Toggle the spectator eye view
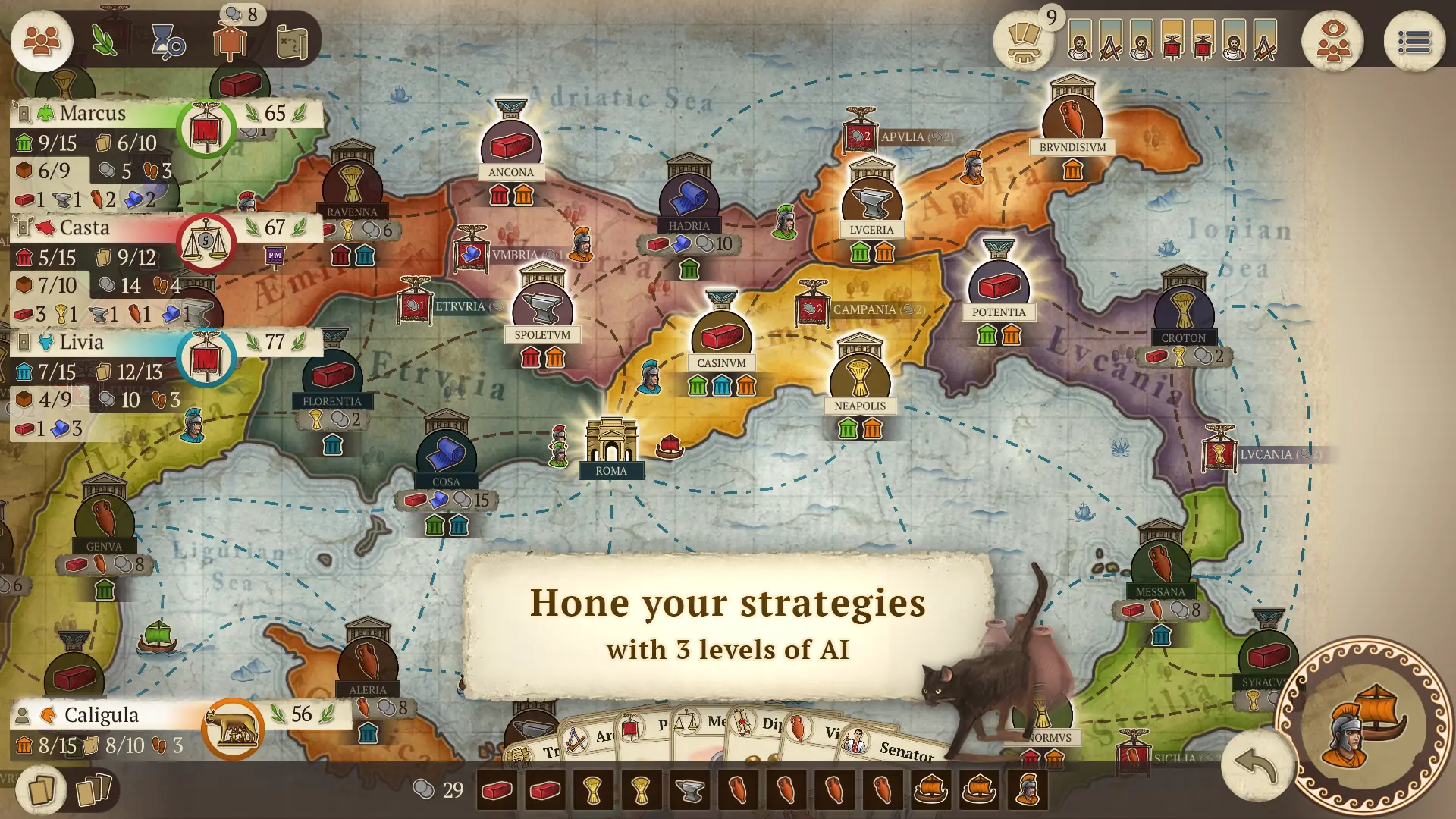 (1333, 42)
